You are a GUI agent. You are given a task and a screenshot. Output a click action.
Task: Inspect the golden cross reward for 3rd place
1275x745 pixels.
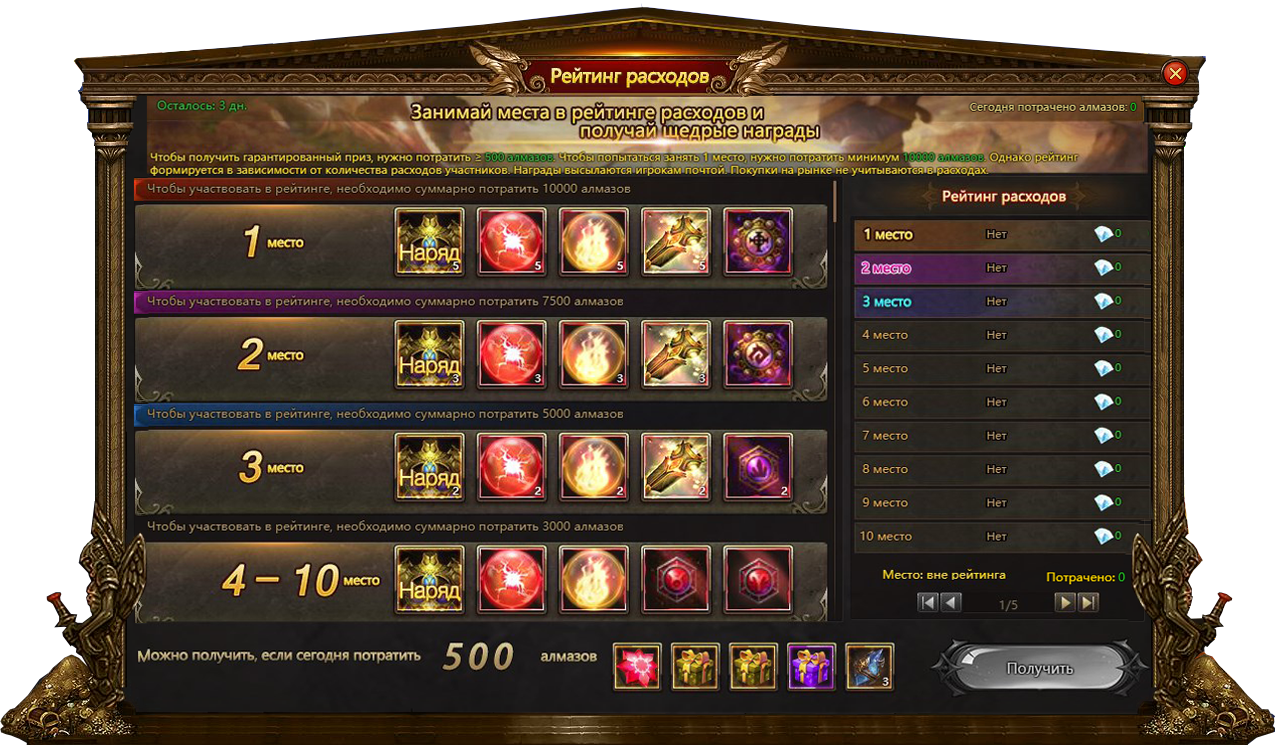click(676, 467)
